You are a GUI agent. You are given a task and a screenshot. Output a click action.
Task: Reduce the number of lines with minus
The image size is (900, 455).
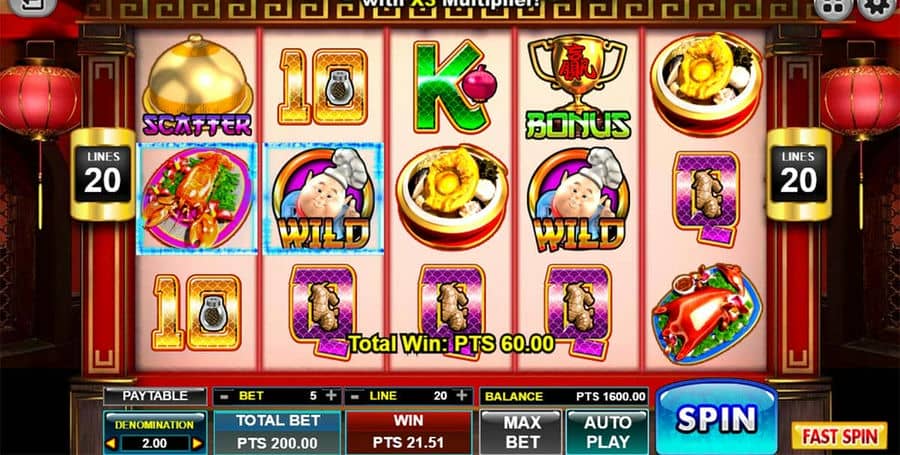(x=354, y=396)
